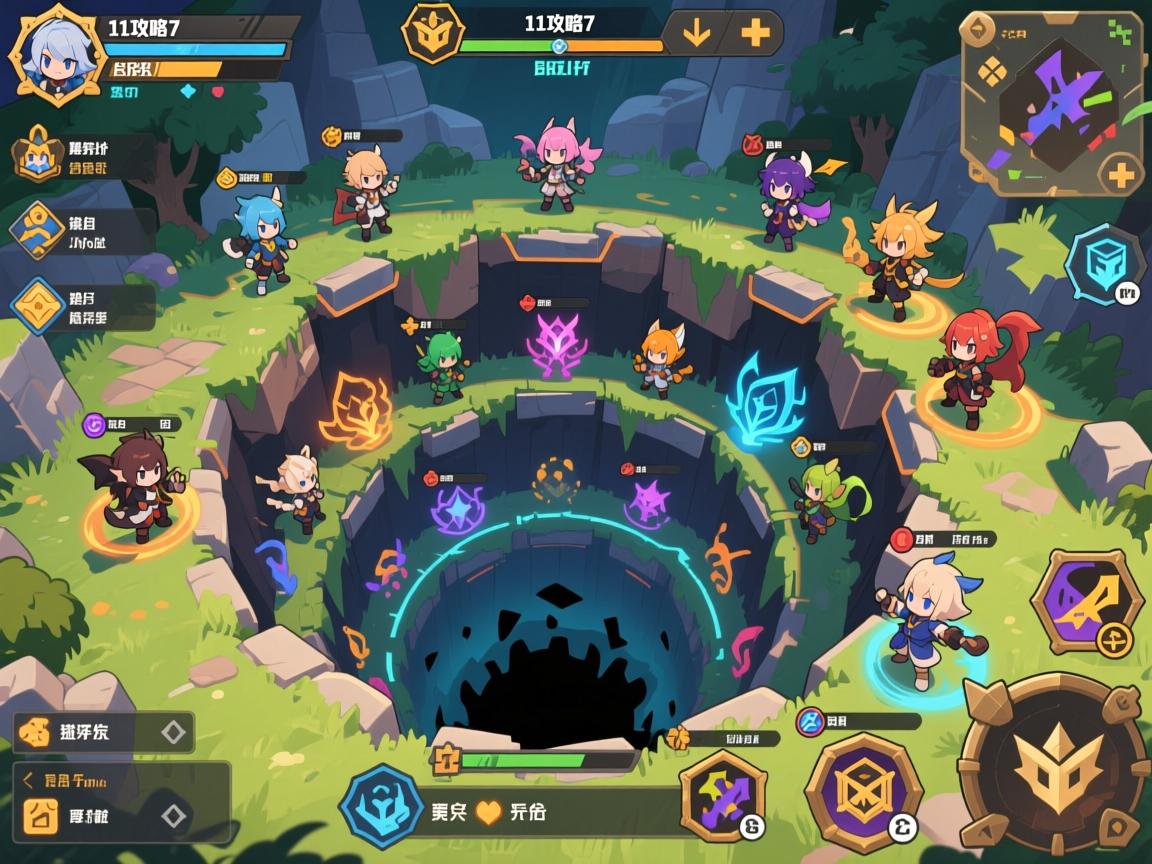Screen dimensions: 1152x864
Task: Click the plus button in top bar
Action: 756,33
